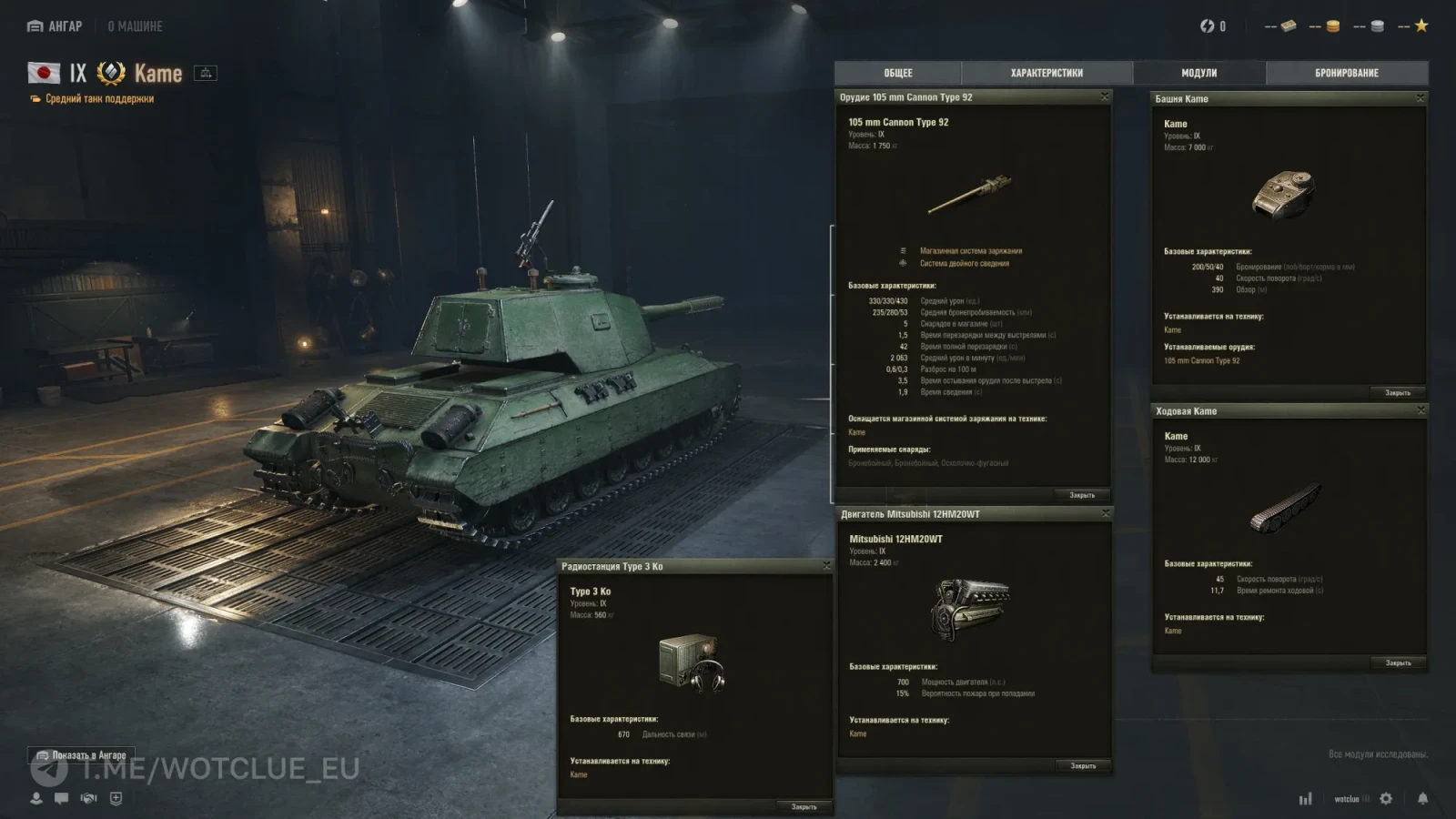
Task: Click Закрыть under the turret panel
Action: (1398, 393)
